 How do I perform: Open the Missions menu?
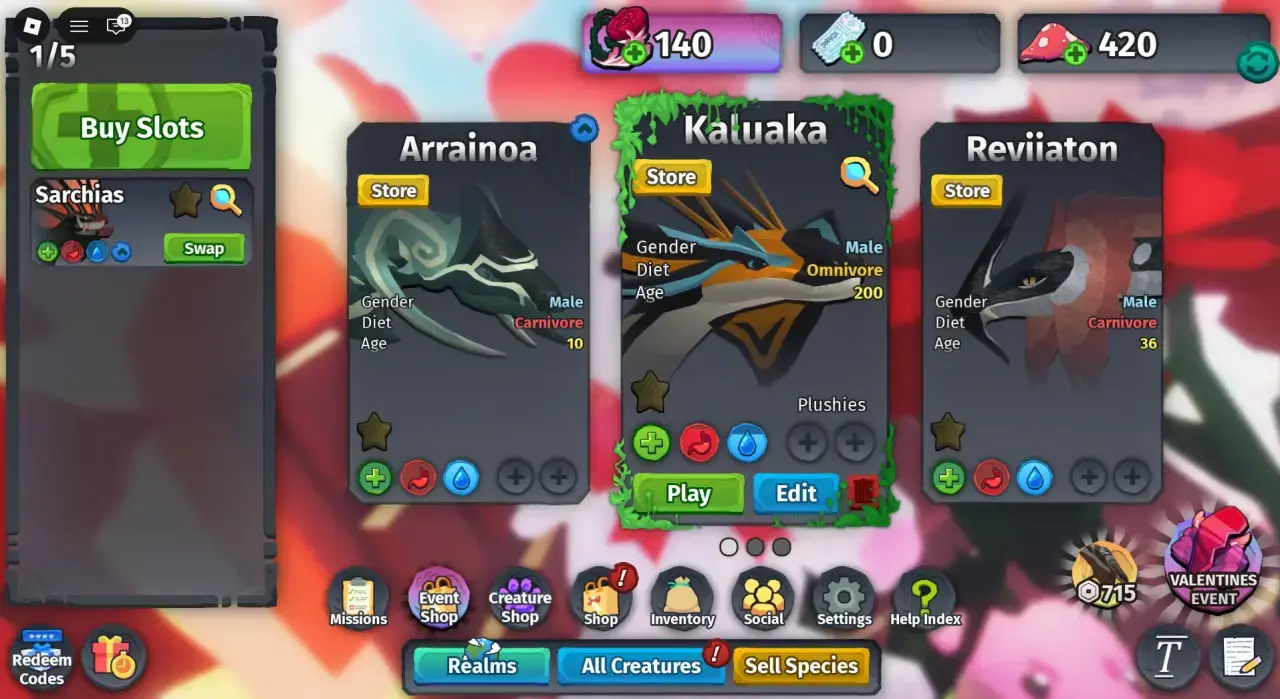[358, 599]
